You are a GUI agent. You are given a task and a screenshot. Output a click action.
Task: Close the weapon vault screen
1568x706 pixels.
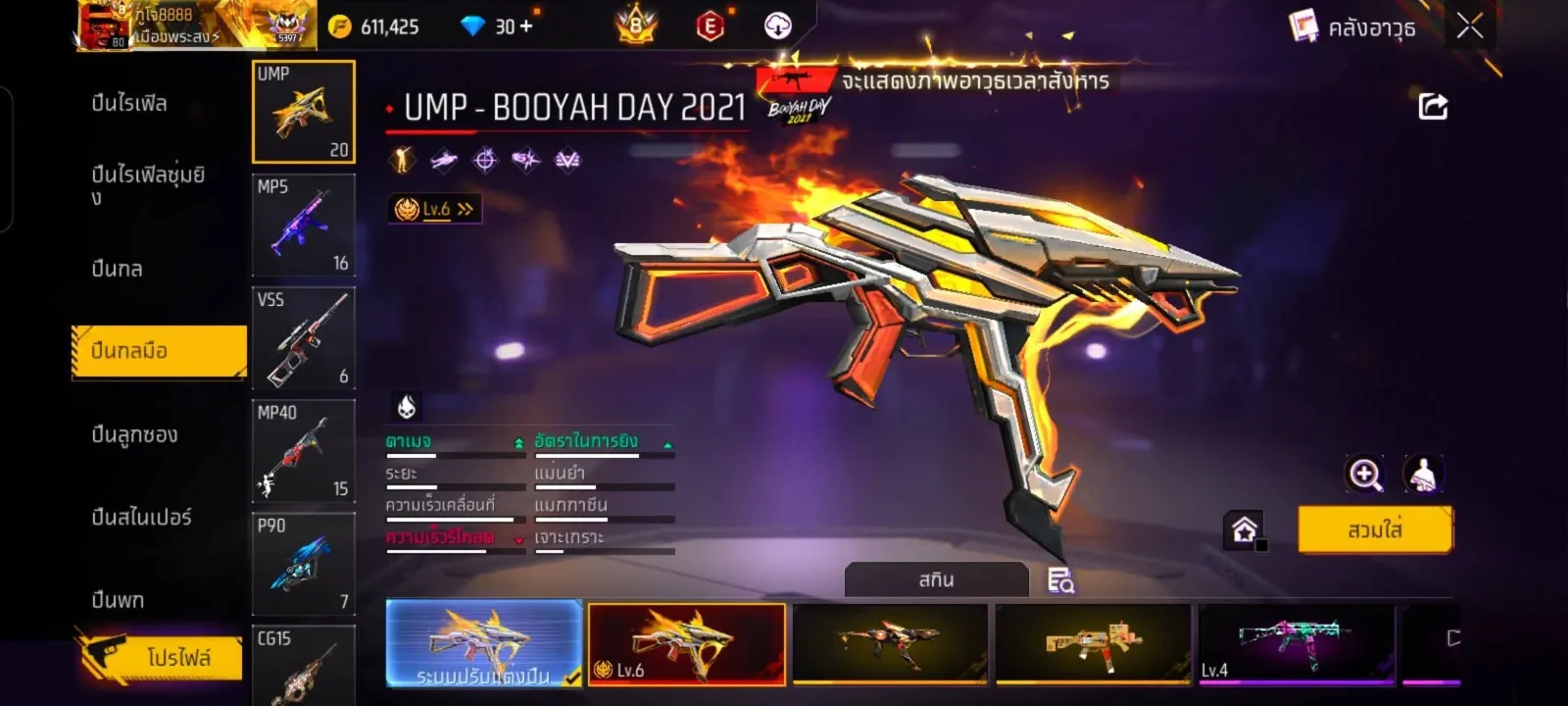pyautogui.click(x=1469, y=26)
